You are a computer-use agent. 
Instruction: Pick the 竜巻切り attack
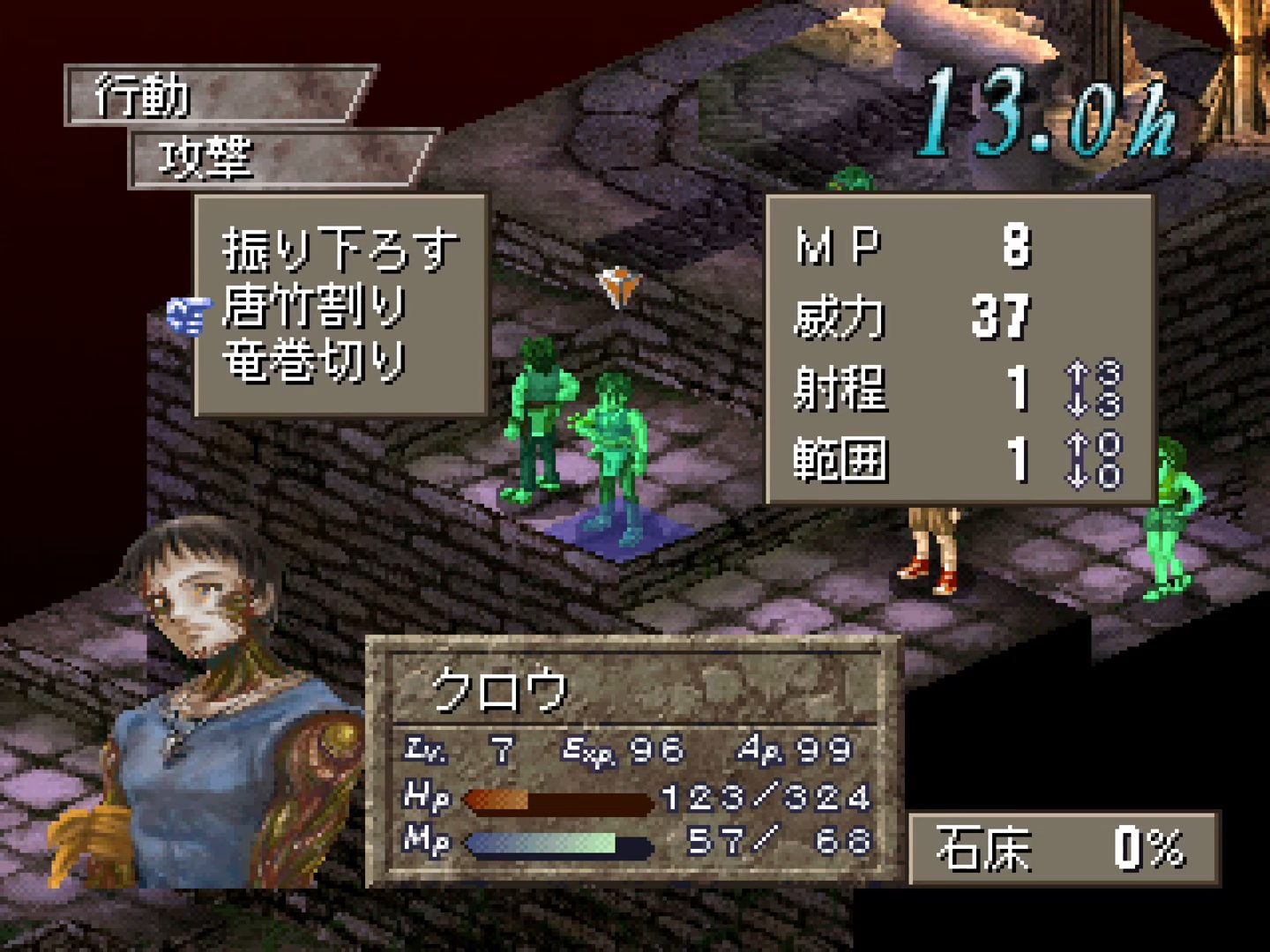point(314,360)
